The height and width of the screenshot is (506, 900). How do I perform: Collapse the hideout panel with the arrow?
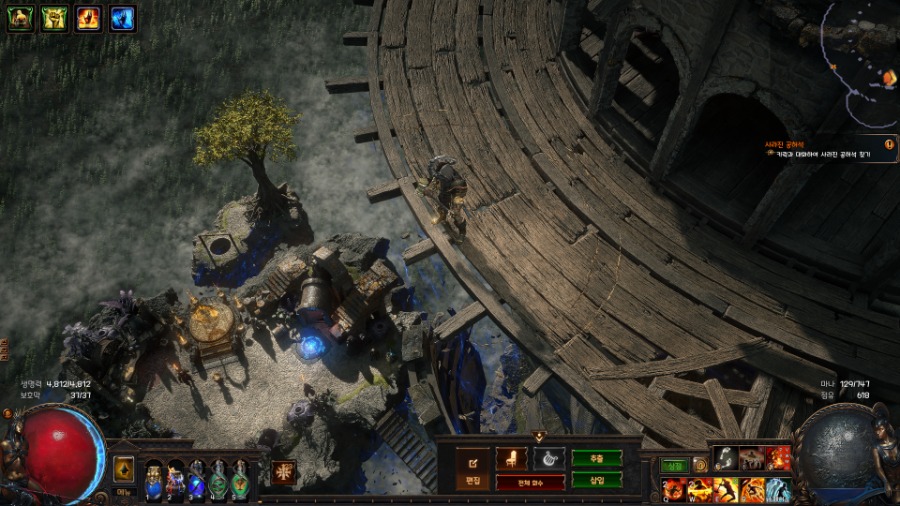coord(539,437)
